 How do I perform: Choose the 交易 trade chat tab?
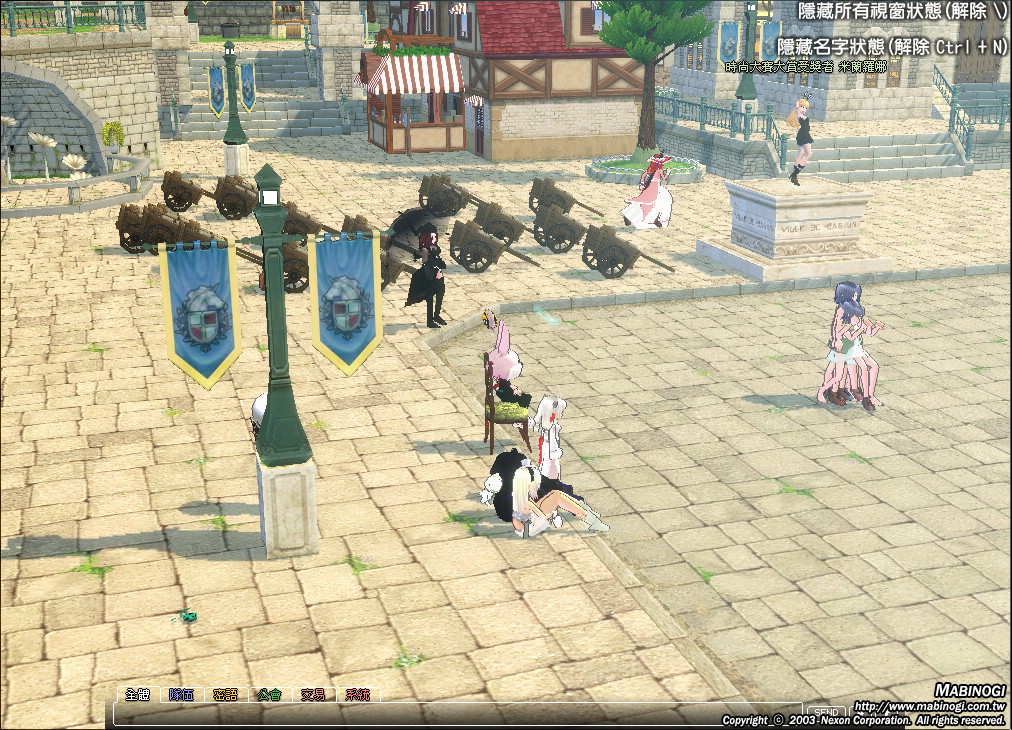(x=313, y=694)
